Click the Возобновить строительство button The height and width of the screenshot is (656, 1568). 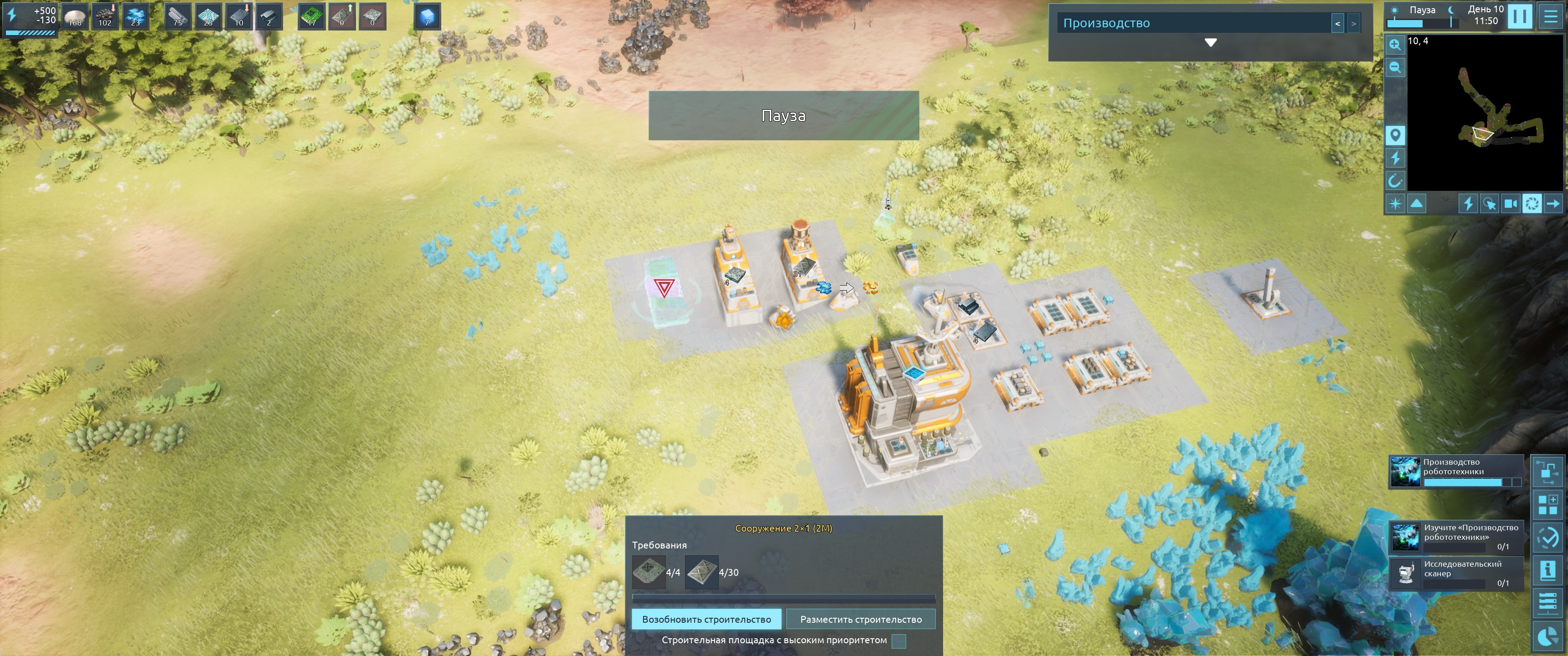706,620
